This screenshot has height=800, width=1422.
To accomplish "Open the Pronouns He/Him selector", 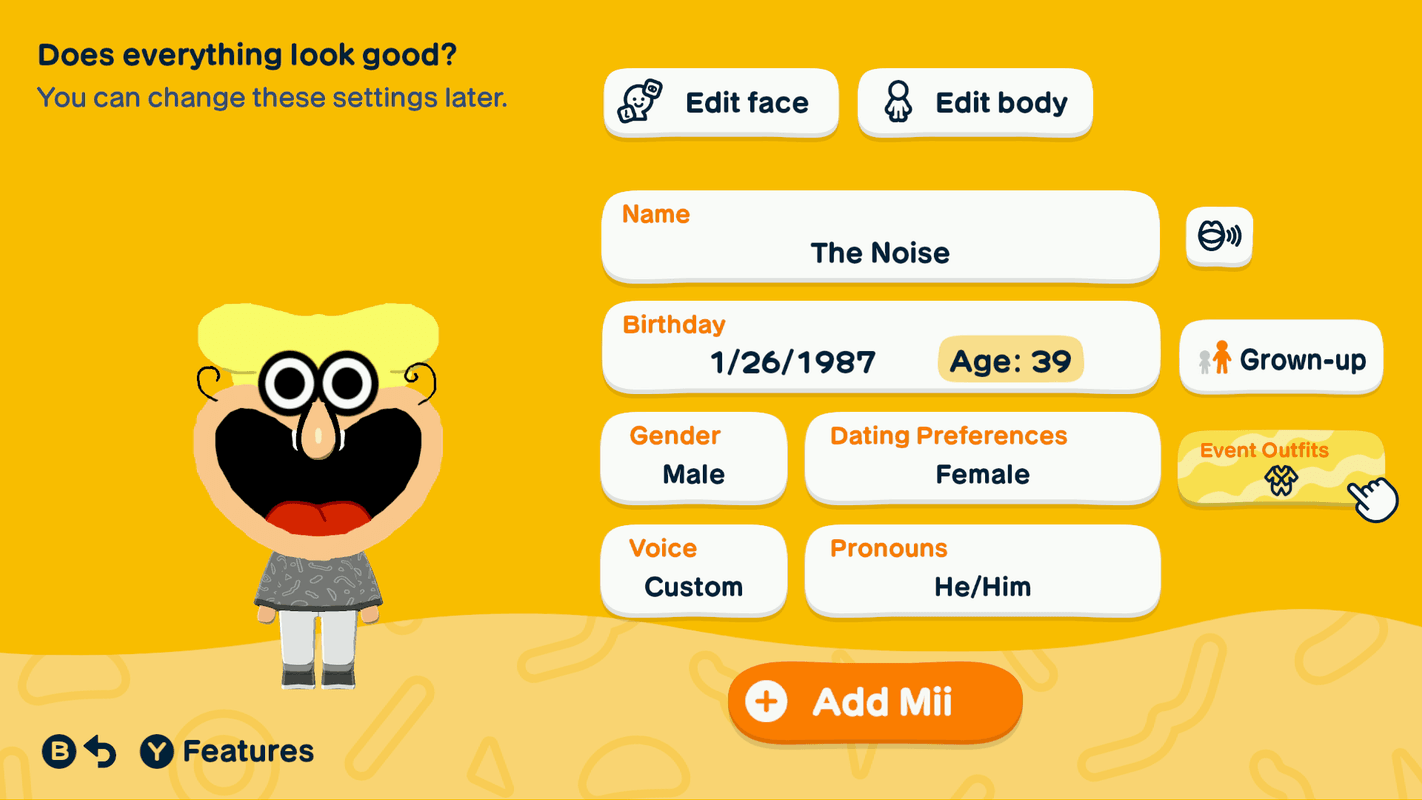I will coord(981,570).
